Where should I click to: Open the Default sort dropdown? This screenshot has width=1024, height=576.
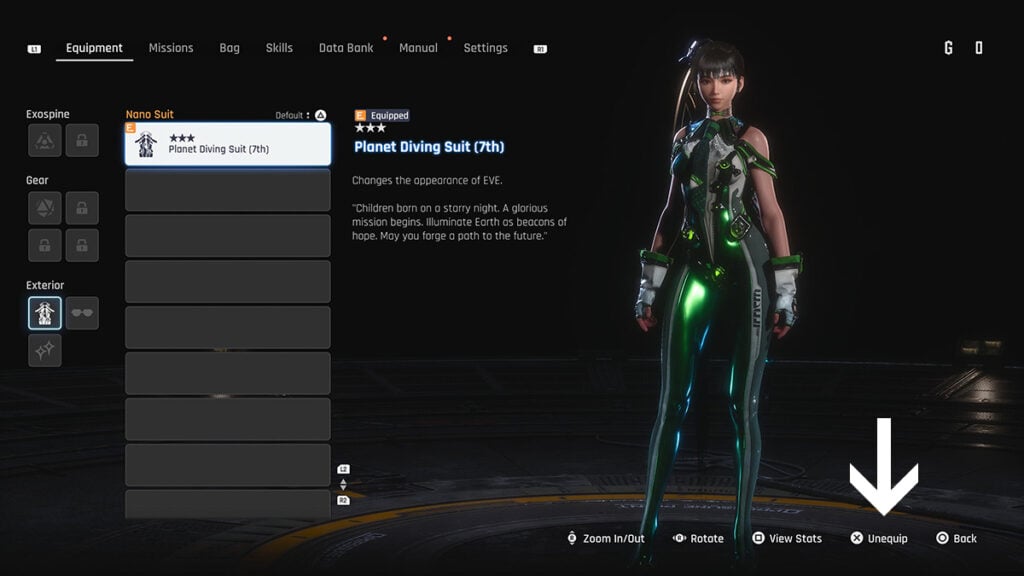point(294,115)
